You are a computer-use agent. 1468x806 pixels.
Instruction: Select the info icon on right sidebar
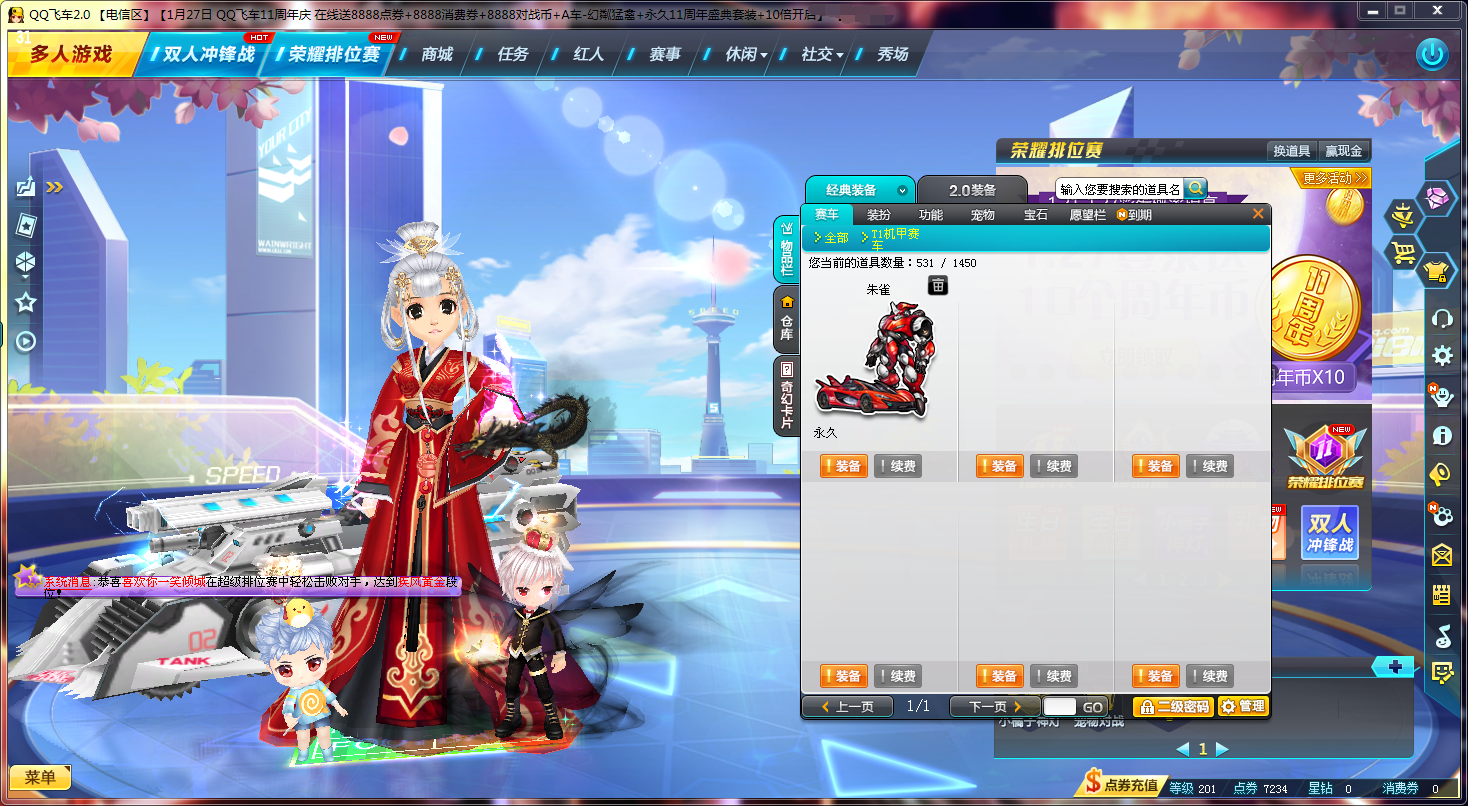click(1443, 435)
